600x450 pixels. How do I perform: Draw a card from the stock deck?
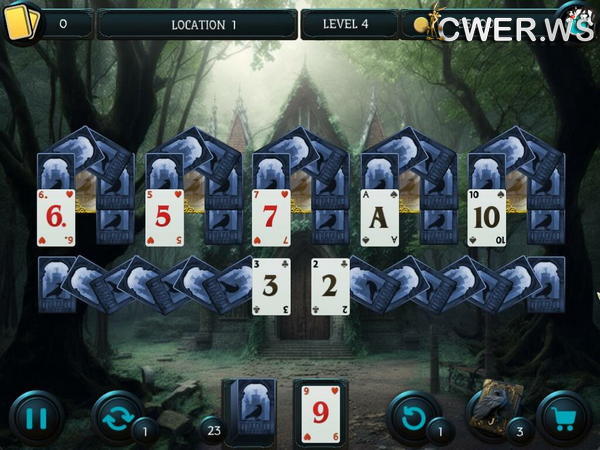click(249, 411)
